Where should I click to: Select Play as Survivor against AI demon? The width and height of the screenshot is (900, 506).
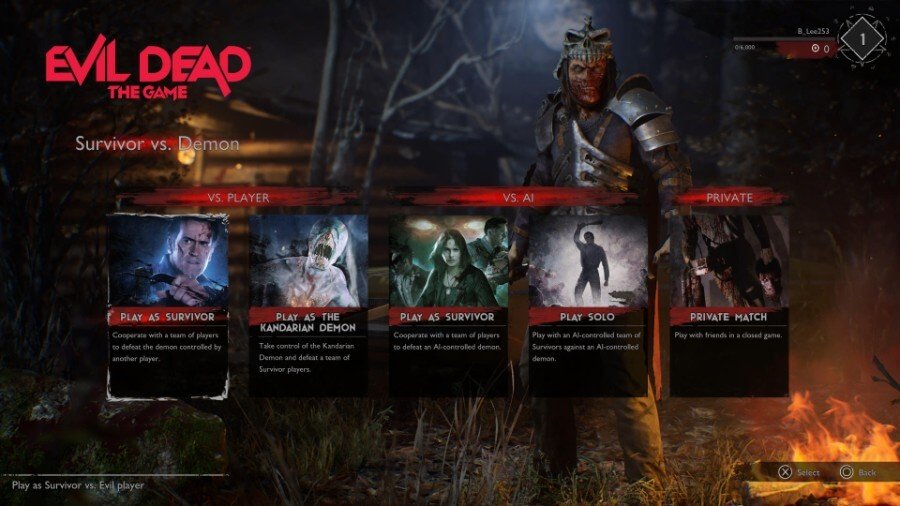click(448, 305)
